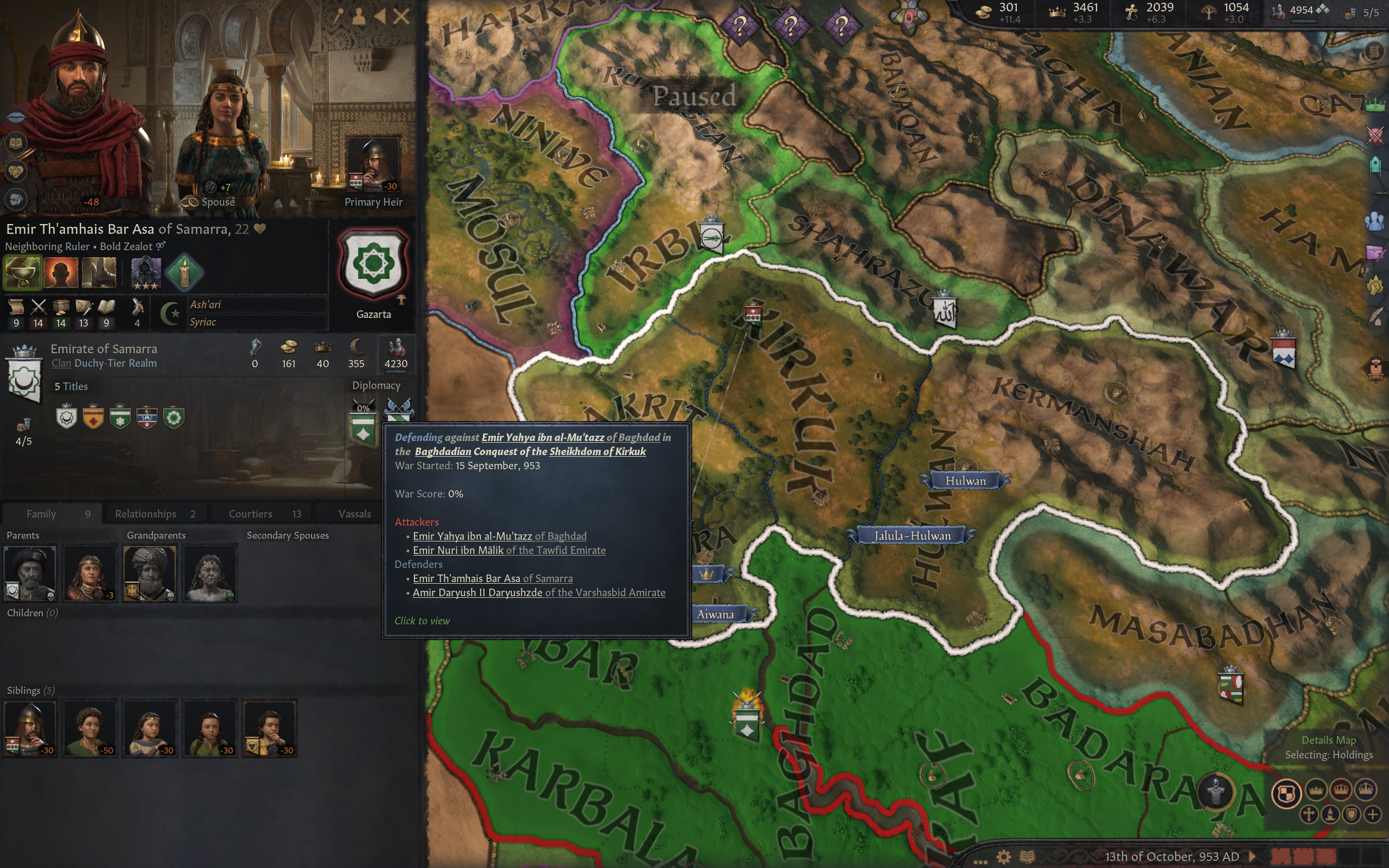The width and height of the screenshot is (1389, 868).
Task: Follow the Emir Nuri ibn Mālik link
Action: (457, 550)
